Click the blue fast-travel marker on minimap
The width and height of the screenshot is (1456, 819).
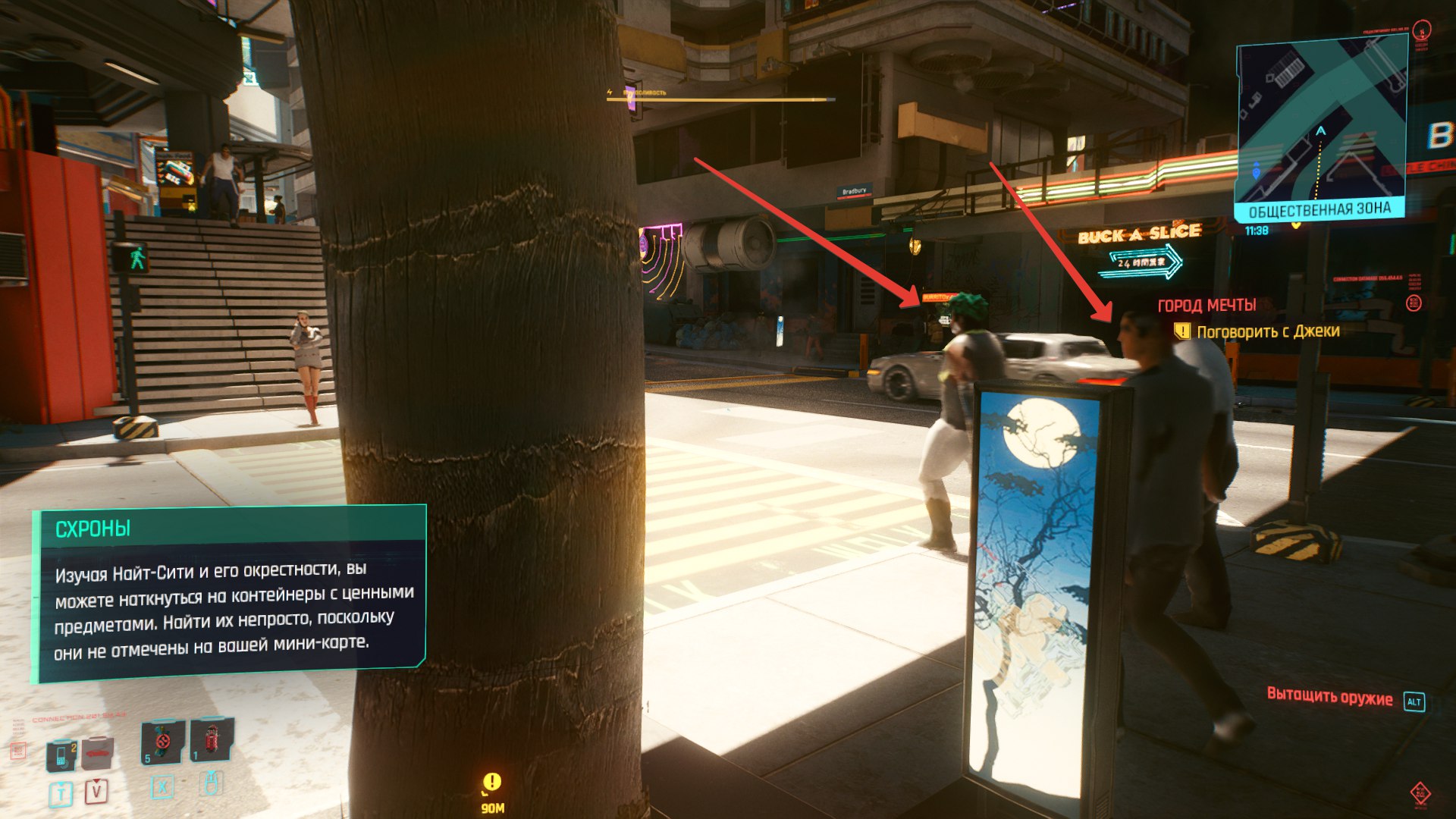pyautogui.click(x=1256, y=171)
